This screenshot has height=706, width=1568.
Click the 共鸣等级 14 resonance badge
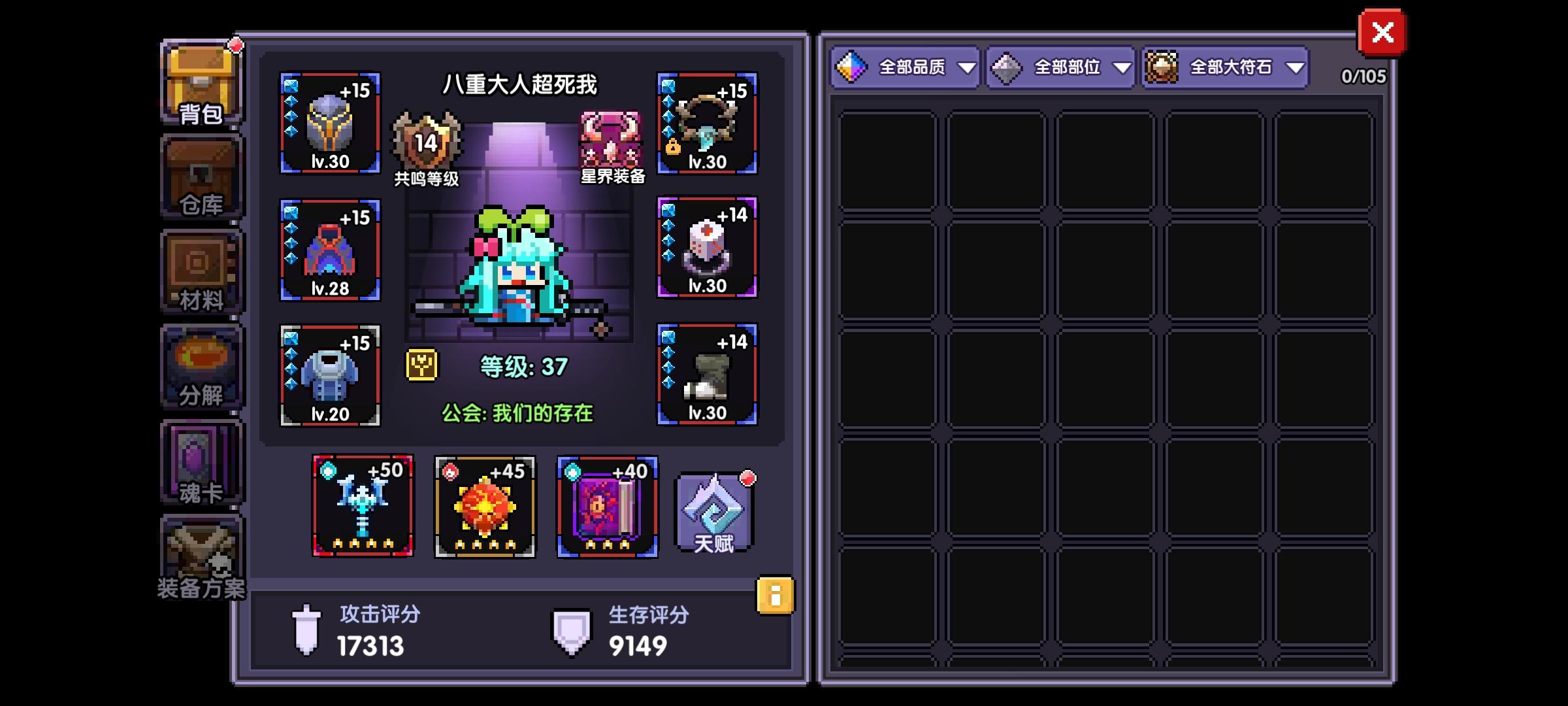[x=425, y=143]
